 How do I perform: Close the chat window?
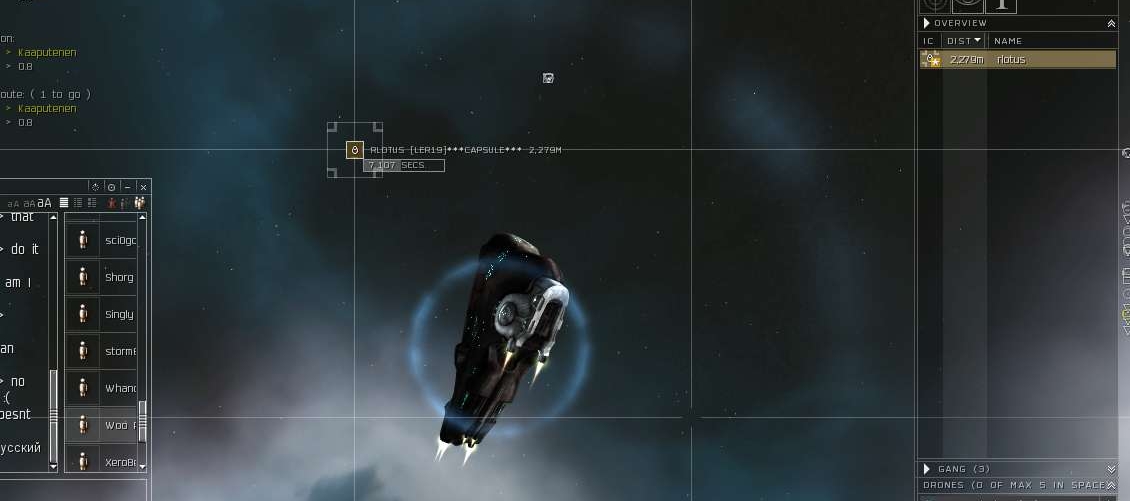tap(143, 187)
